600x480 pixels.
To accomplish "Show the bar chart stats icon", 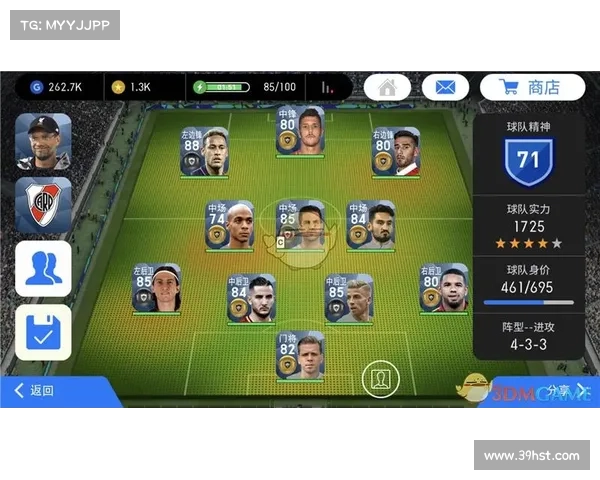I will pos(326,87).
